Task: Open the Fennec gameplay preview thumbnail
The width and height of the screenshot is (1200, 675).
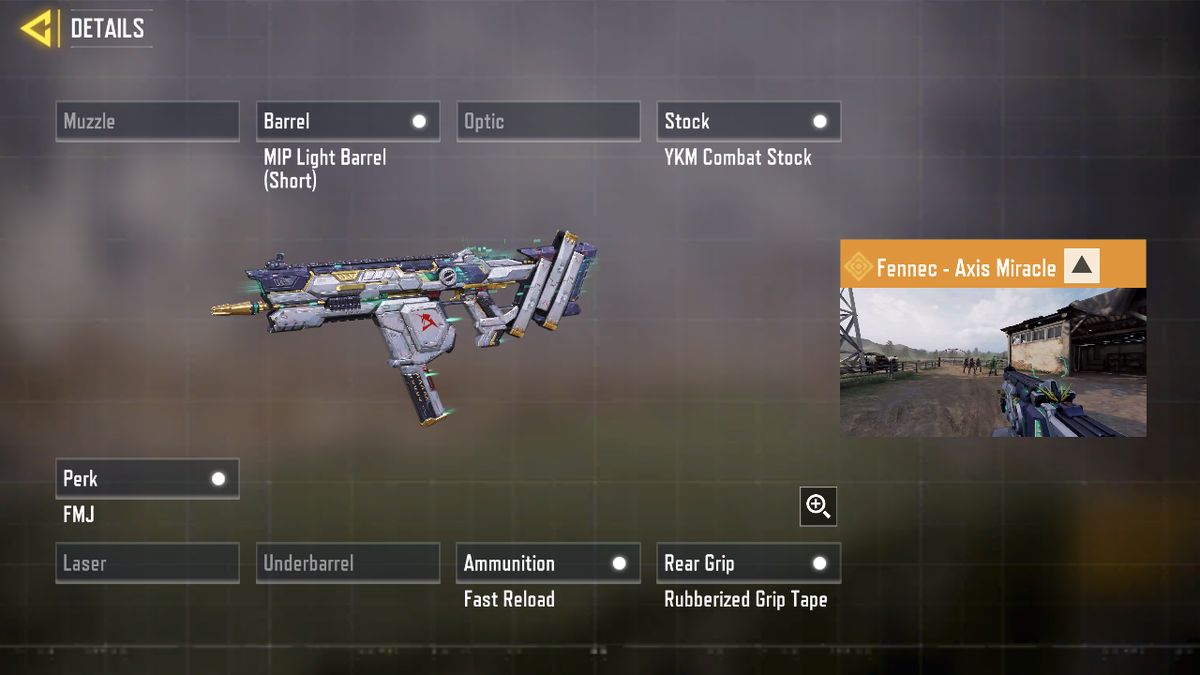Action: [x=992, y=362]
